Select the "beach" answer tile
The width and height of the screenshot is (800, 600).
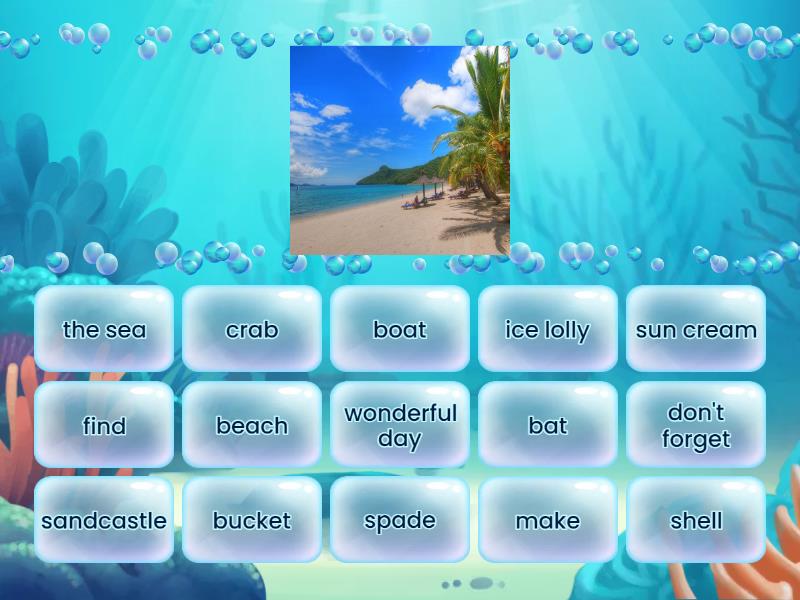(252, 425)
